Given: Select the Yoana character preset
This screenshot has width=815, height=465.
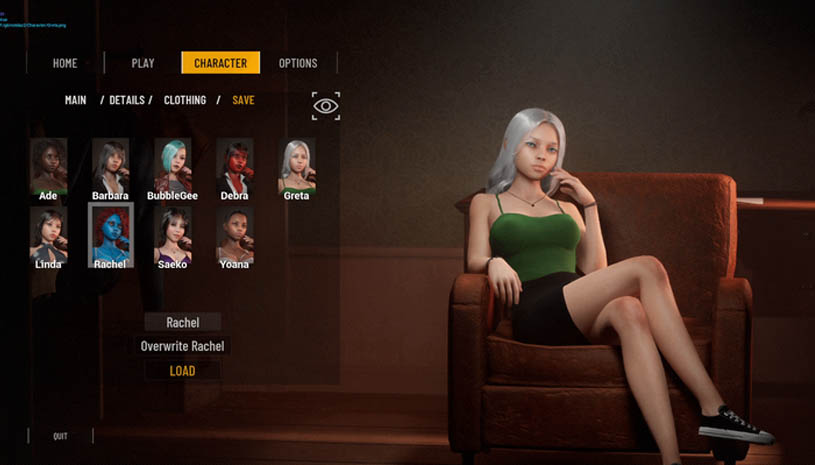Looking at the screenshot, I should (x=234, y=234).
